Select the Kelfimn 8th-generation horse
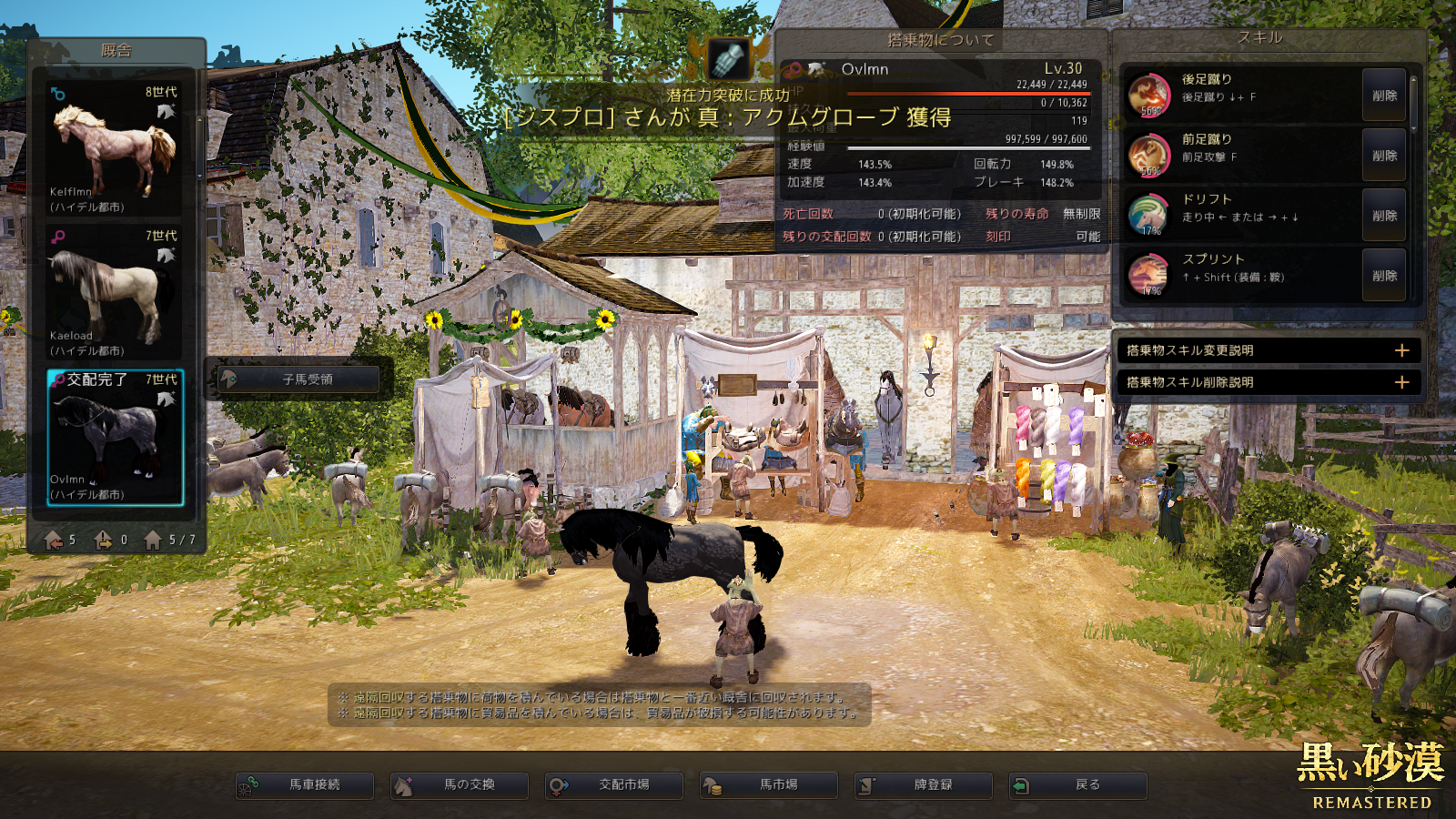 click(115, 150)
